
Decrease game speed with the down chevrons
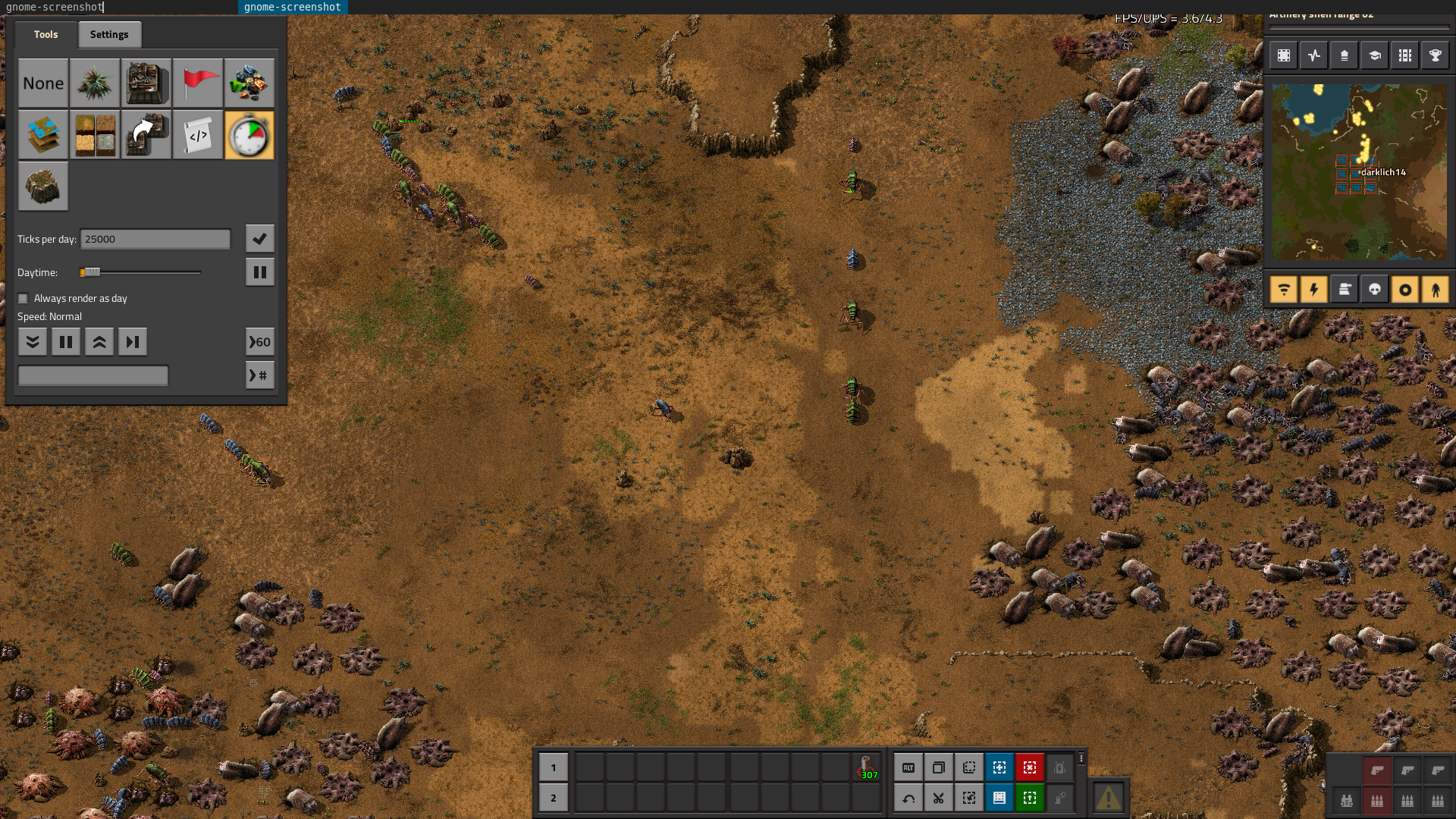(x=33, y=342)
